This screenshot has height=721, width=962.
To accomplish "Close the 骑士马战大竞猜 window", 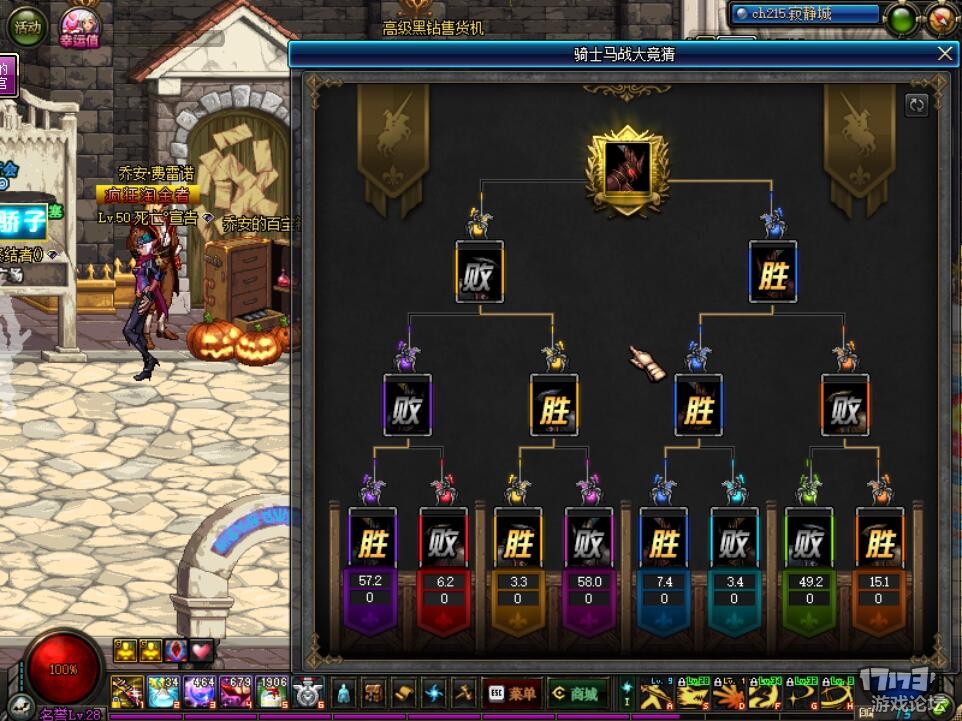I will [x=944, y=54].
